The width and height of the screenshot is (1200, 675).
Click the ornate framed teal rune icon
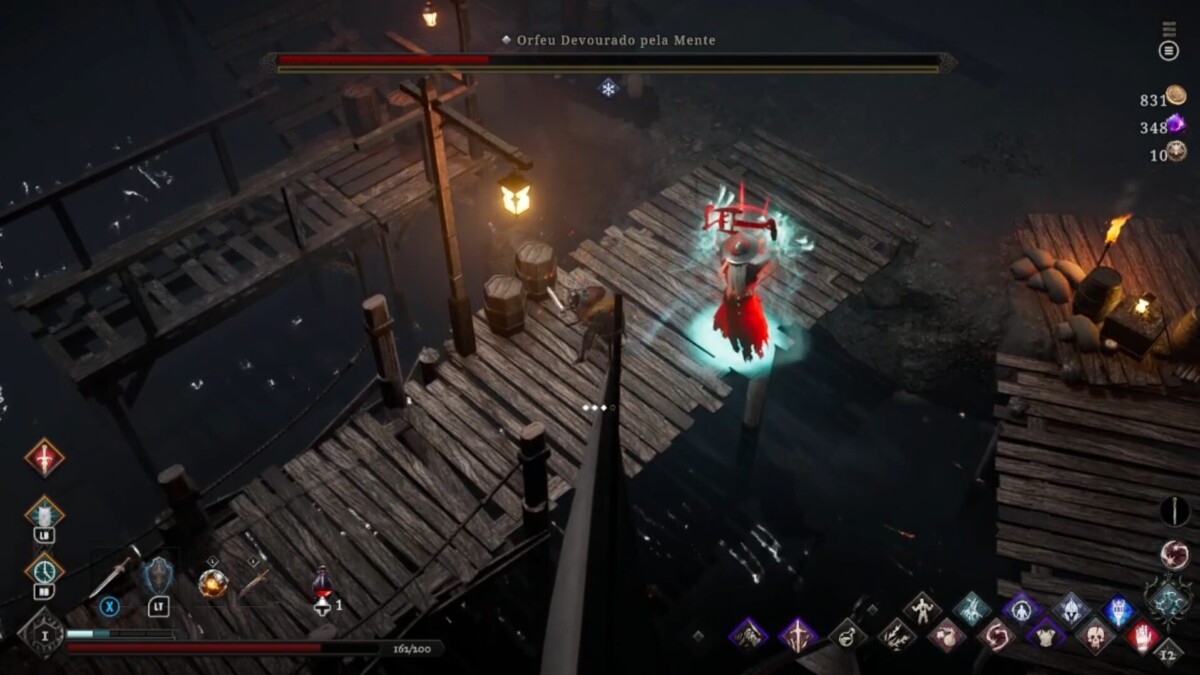click(1168, 600)
